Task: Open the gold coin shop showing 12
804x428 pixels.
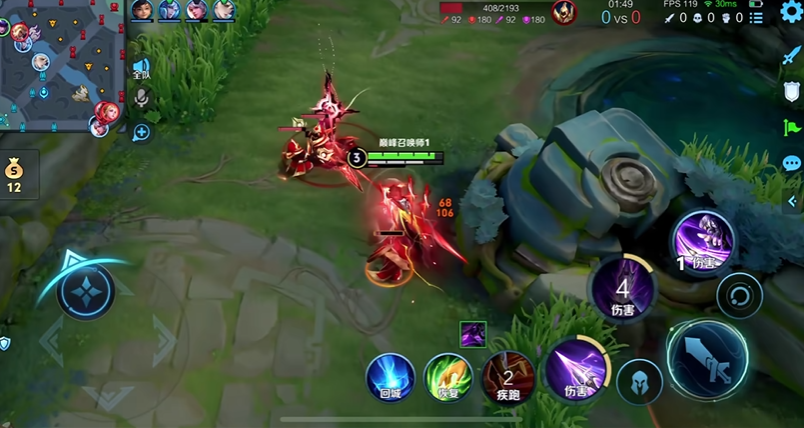Action: tap(14, 174)
